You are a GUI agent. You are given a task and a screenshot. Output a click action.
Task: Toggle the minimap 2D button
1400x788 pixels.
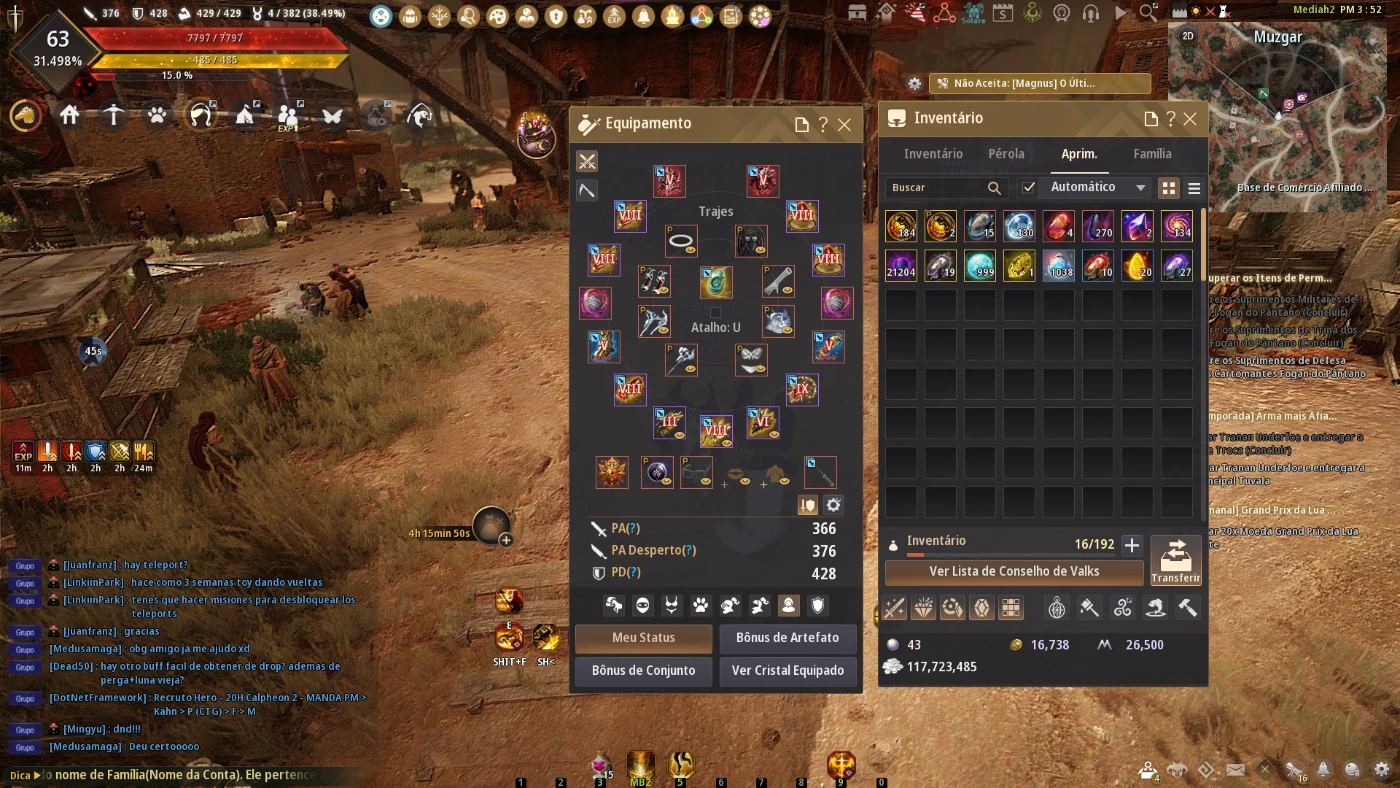pyautogui.click(x=1187, y=36)
